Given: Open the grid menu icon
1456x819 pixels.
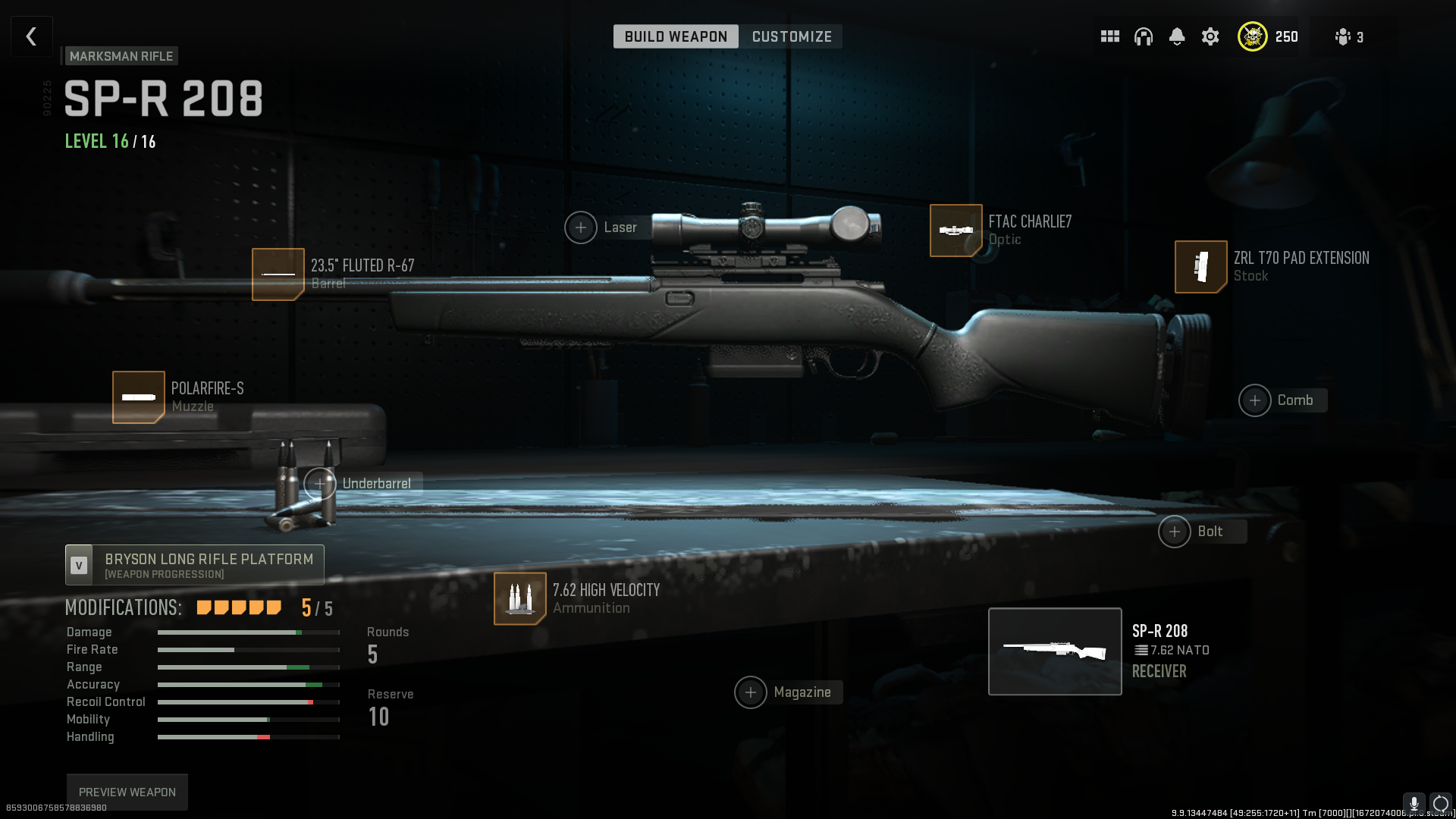Looking at the screenshot, I should pos(1110,36).
